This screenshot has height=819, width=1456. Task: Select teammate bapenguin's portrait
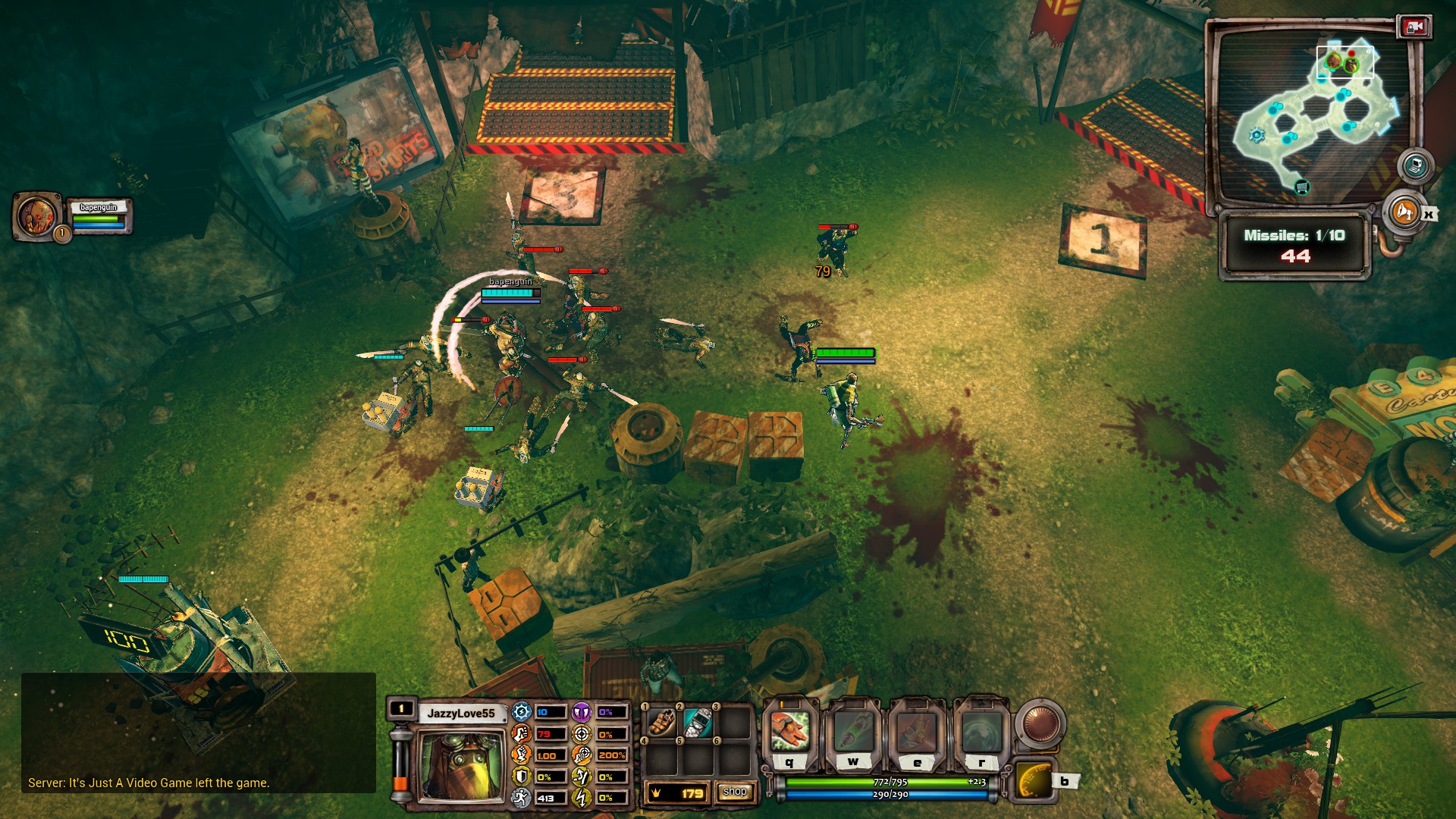[36, 215]
